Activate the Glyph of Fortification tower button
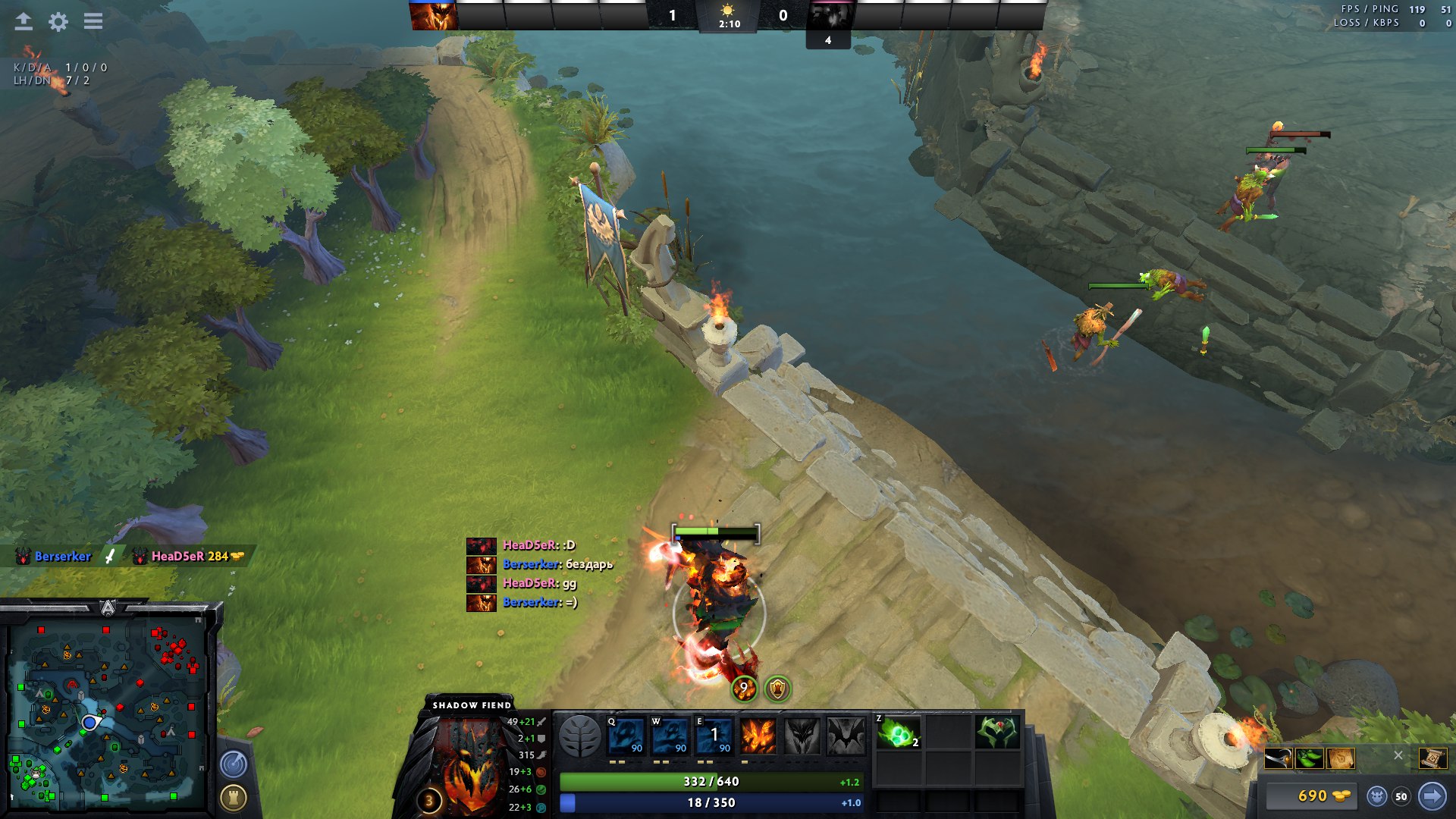 coord(234,797)
